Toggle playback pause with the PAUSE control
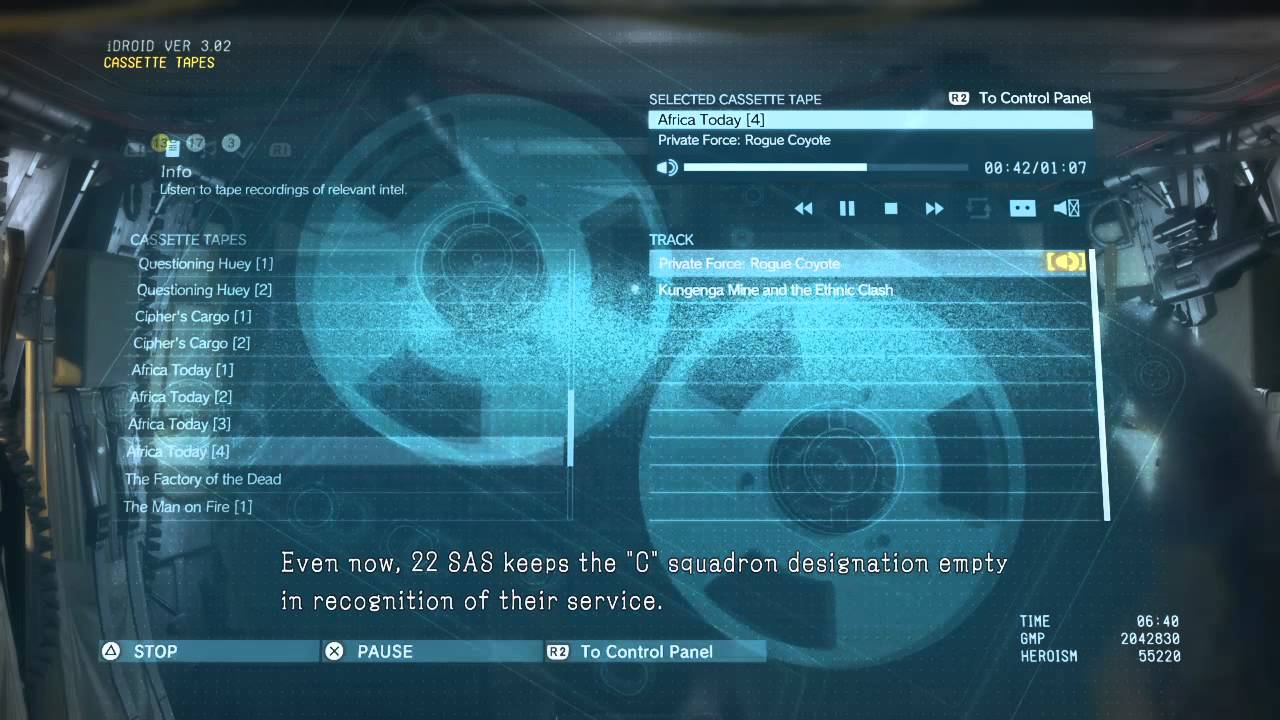1280x720 pixels. pyautogui.click(x=385, y=651)
